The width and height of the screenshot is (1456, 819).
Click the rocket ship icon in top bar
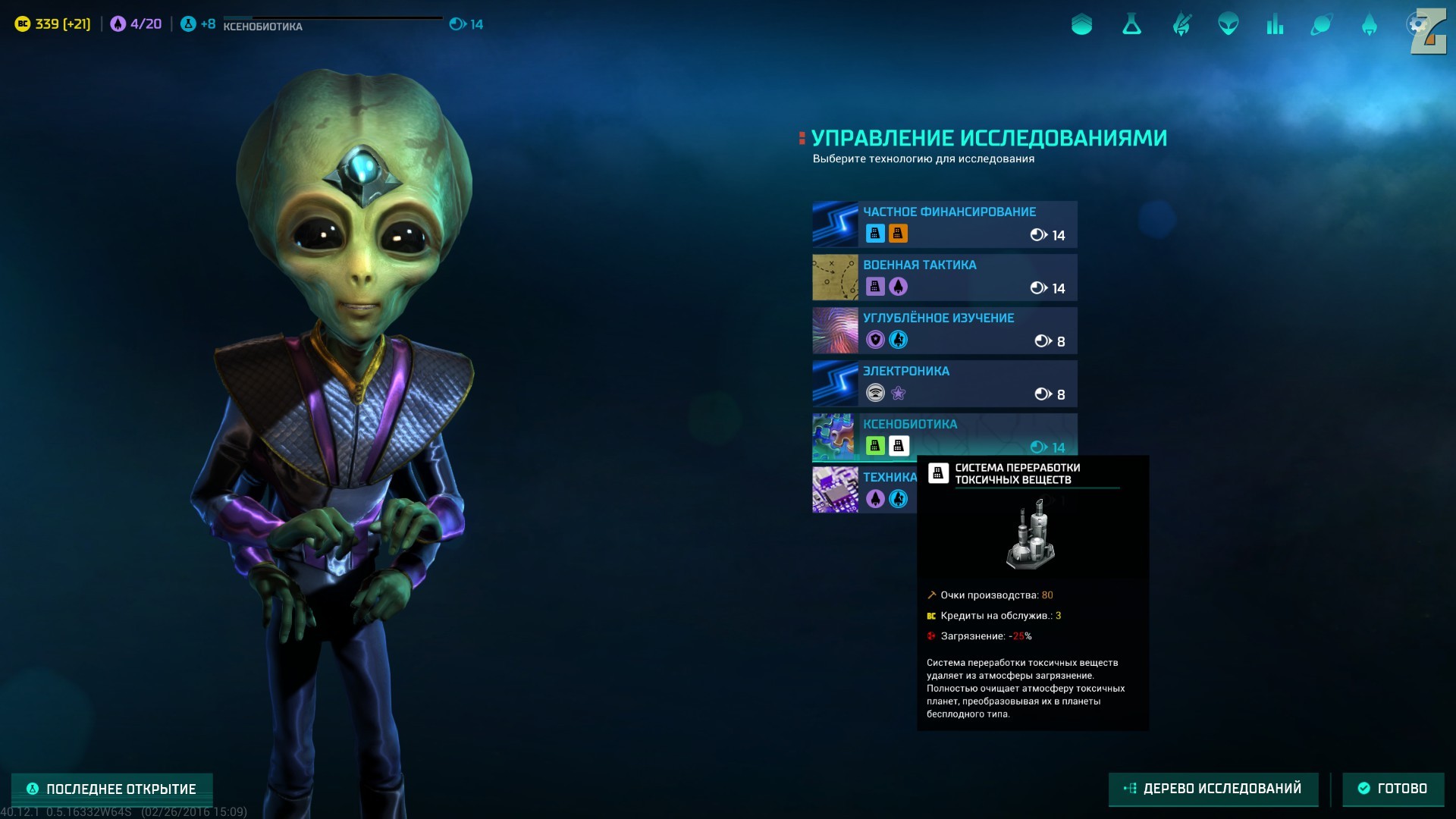[1369, 25]
